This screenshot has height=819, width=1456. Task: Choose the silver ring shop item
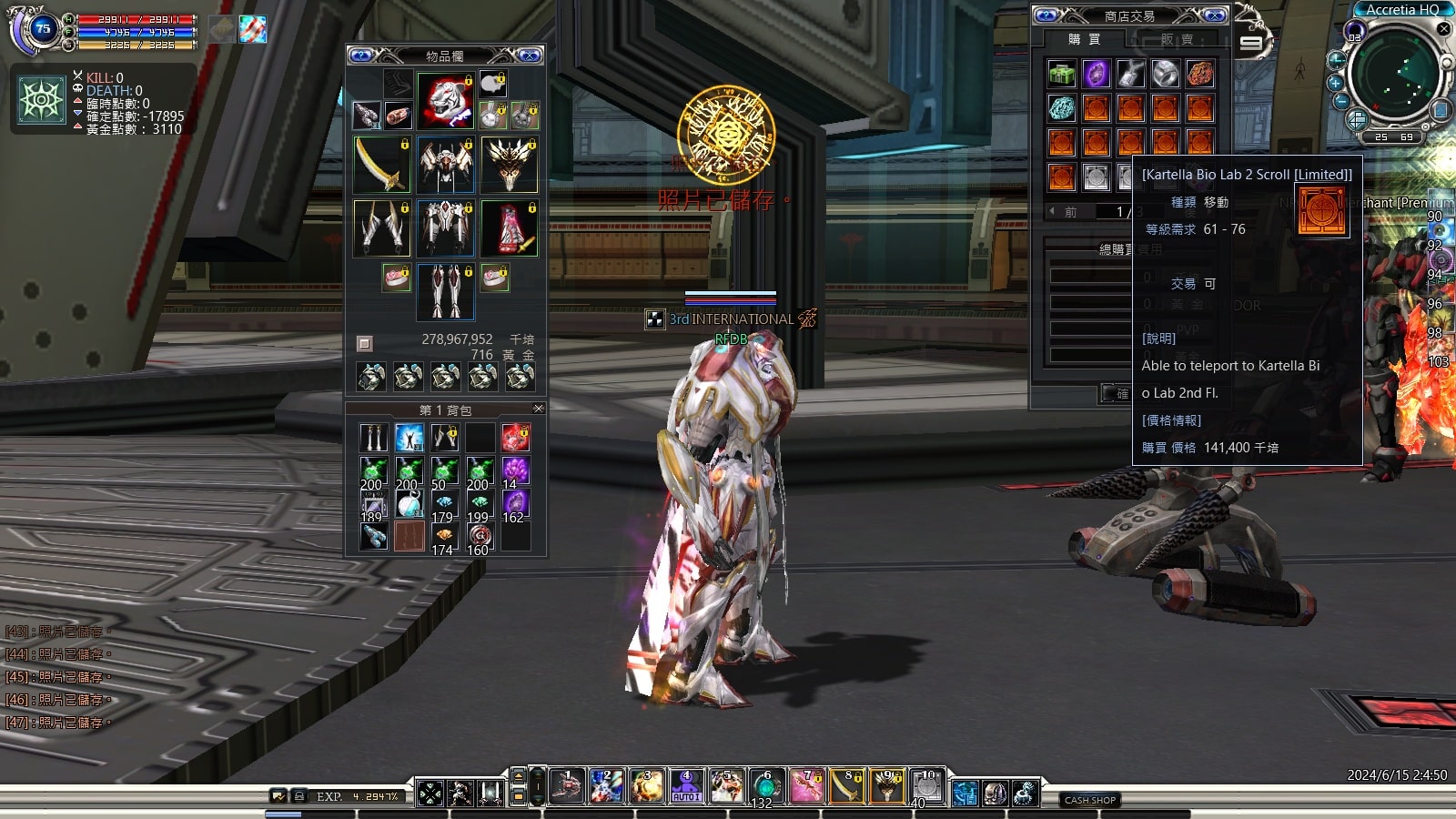pos(1165,73)
